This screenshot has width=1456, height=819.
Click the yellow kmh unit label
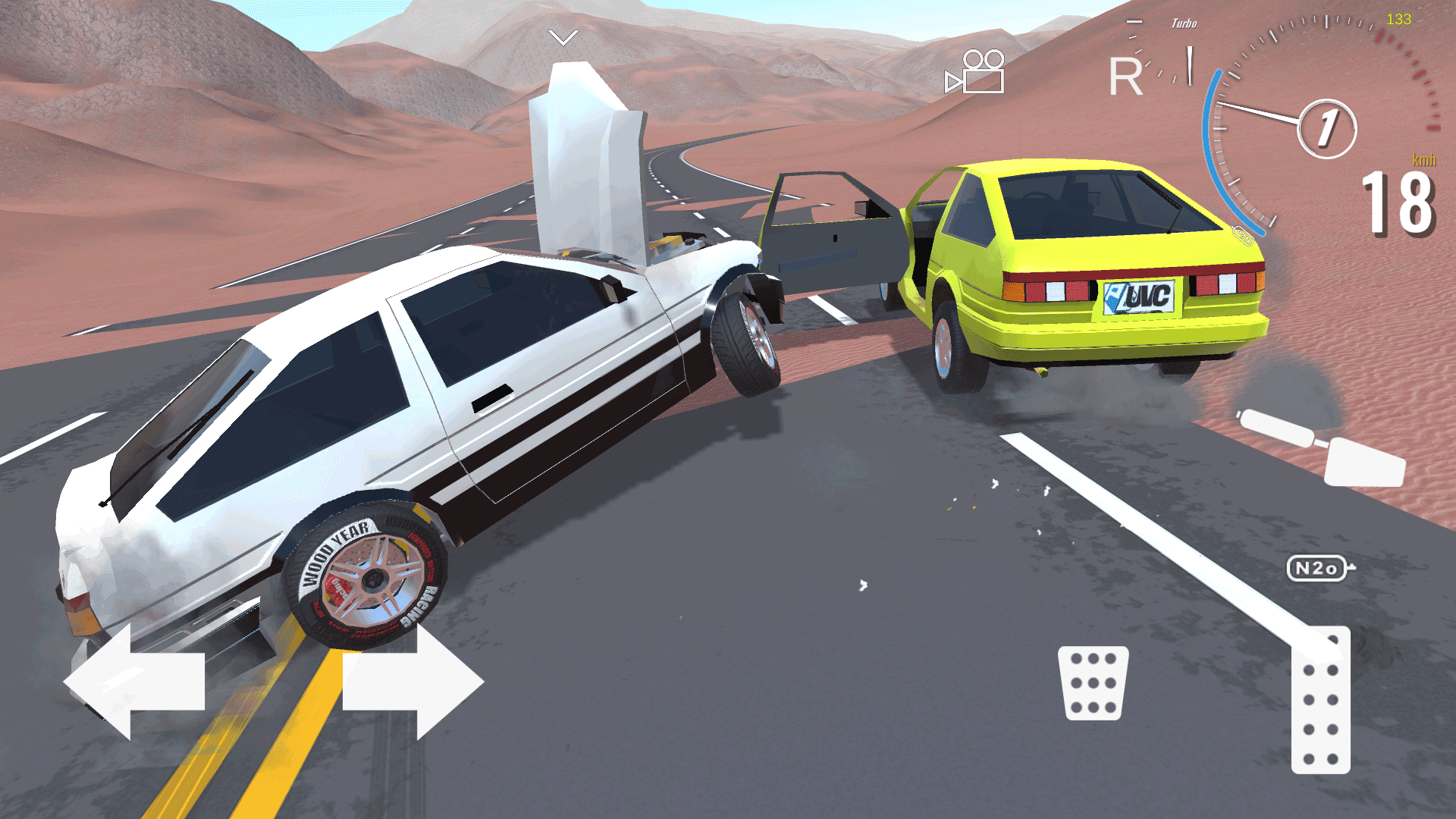tap(1423, 160)
